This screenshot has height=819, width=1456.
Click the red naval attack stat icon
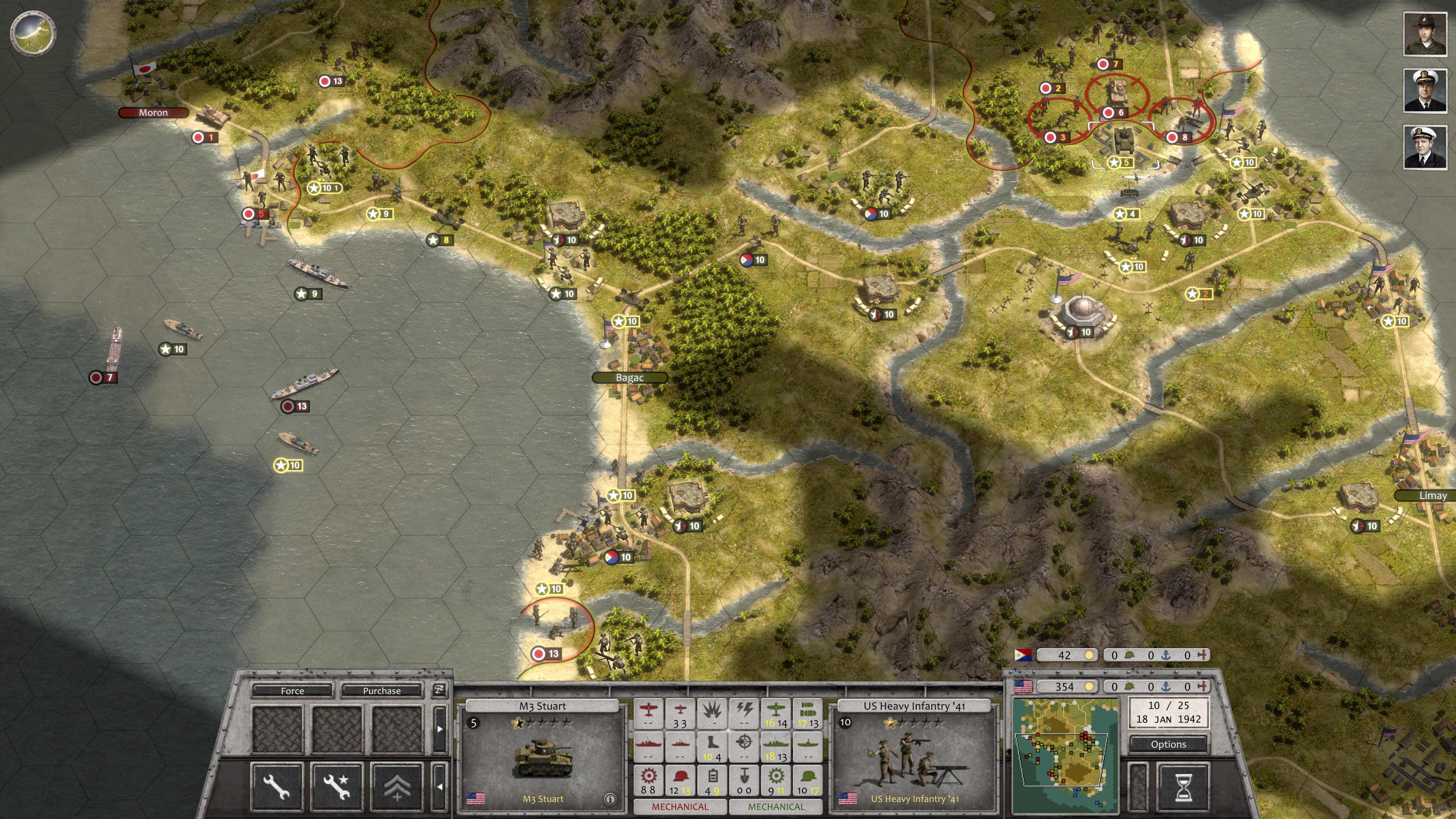[649, 745]
